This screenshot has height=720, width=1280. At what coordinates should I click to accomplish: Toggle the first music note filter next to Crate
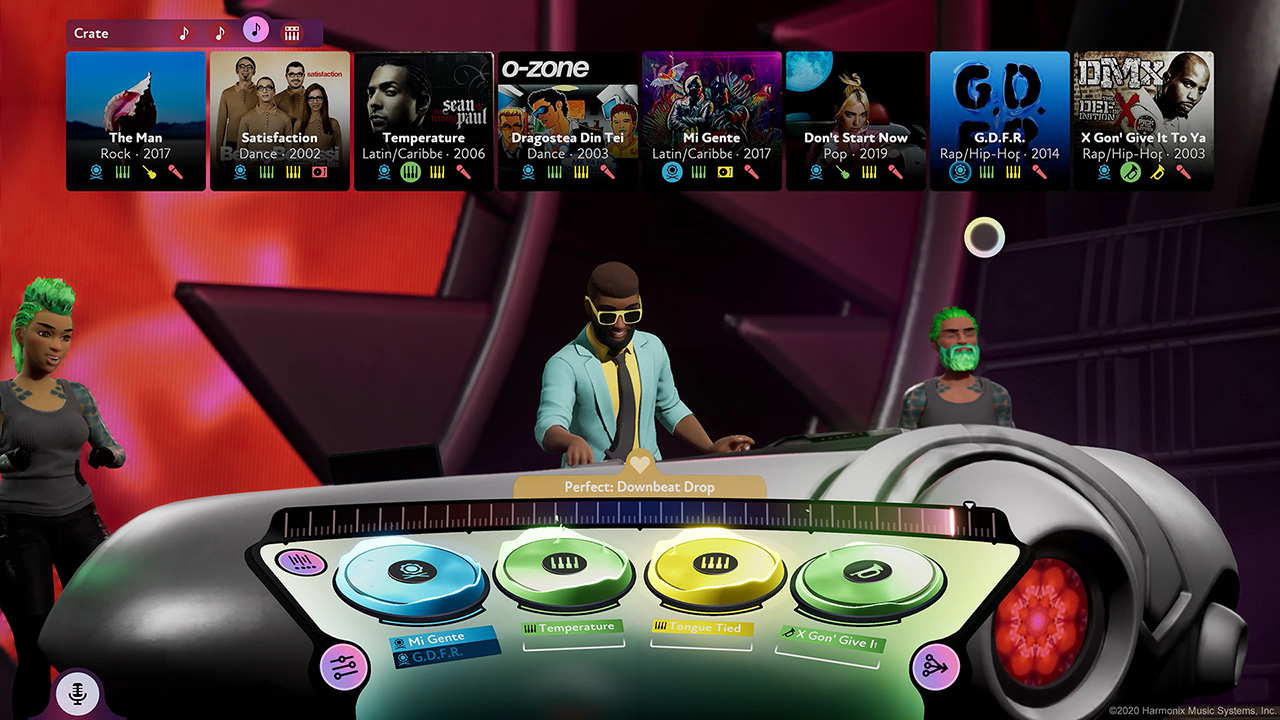184,32
